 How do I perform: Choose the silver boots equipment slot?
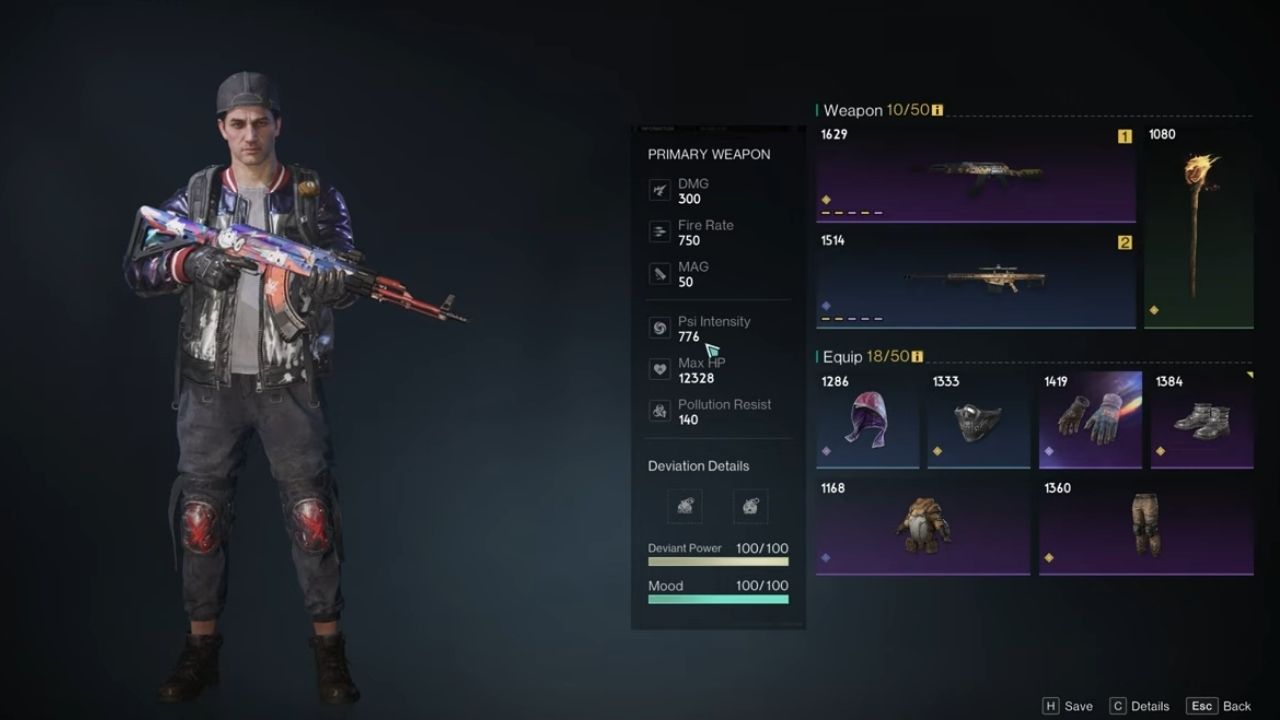1201,420
